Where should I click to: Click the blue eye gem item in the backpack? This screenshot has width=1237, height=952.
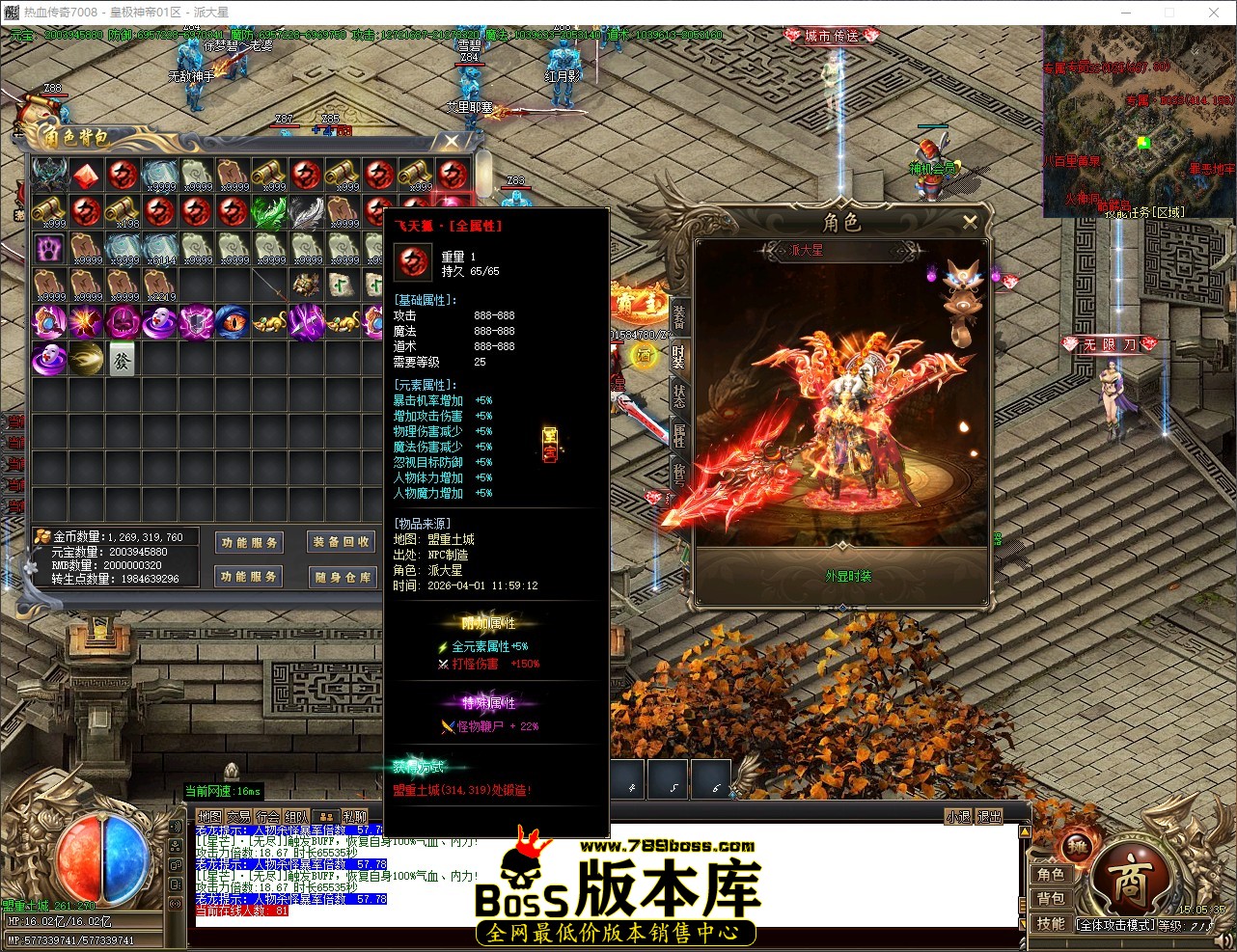[x=233, y=321]
